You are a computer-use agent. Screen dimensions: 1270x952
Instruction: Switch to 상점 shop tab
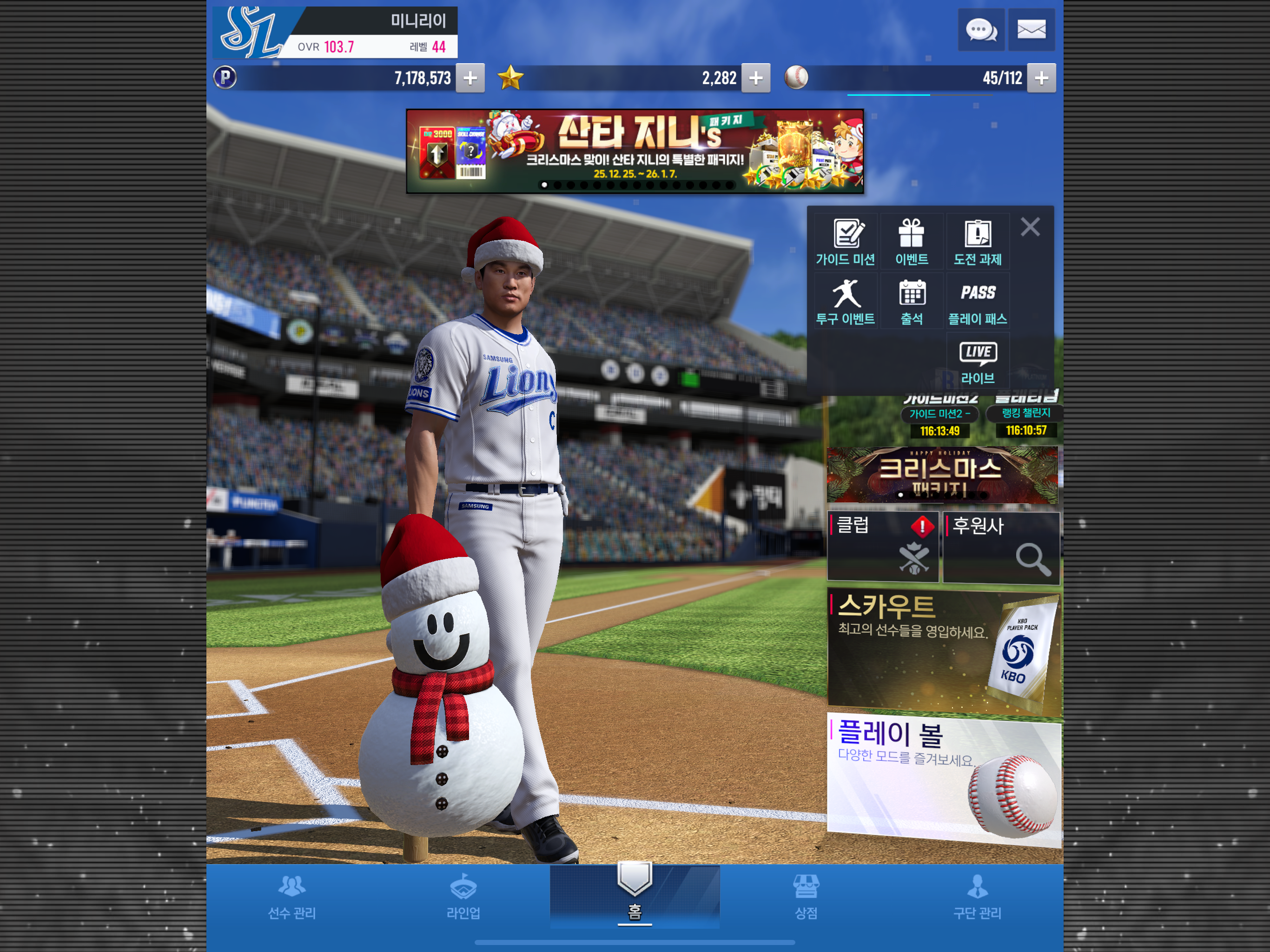[x=806, y=897]
